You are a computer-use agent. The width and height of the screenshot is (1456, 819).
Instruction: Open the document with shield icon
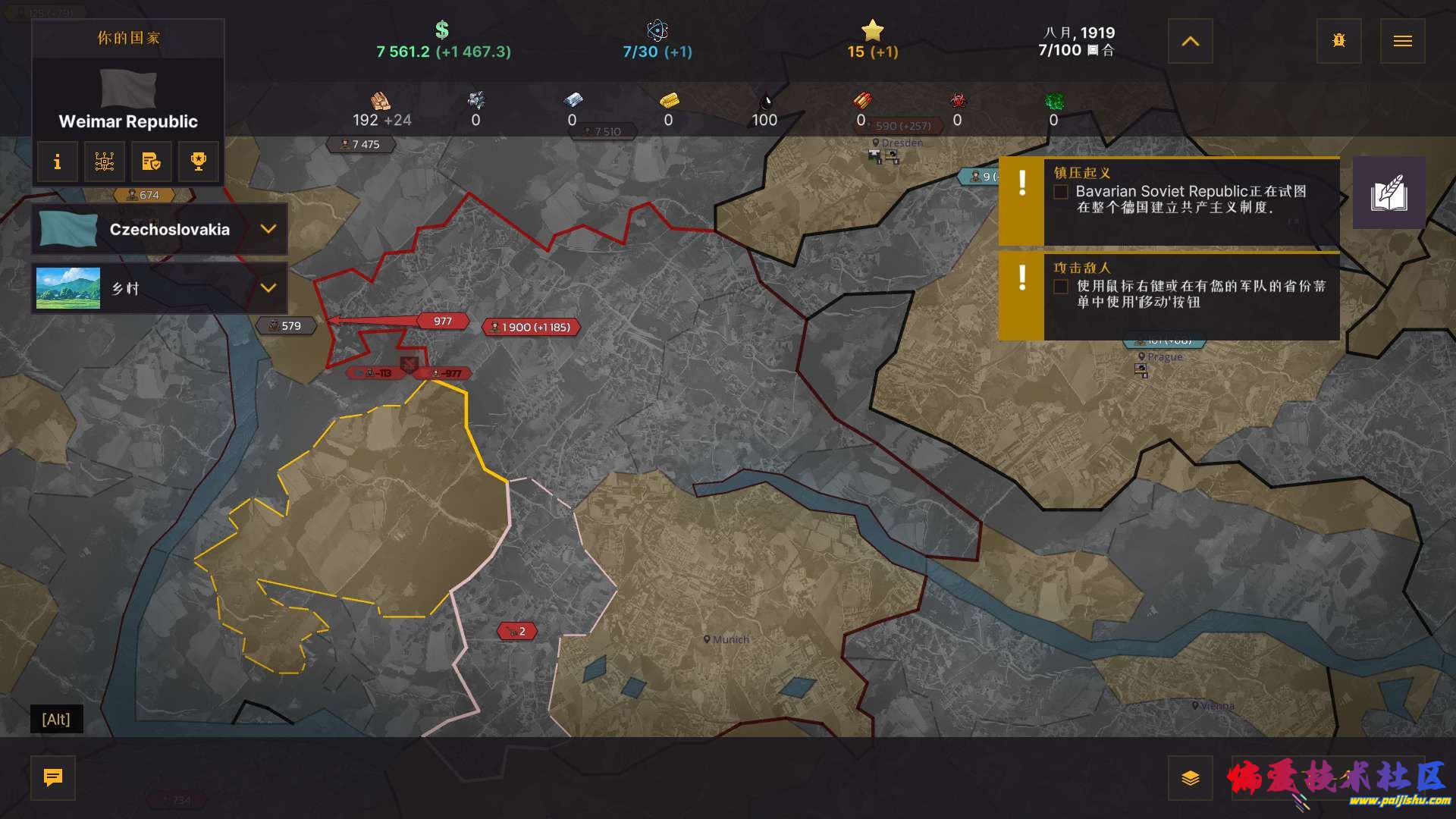(x=151, y=162)
